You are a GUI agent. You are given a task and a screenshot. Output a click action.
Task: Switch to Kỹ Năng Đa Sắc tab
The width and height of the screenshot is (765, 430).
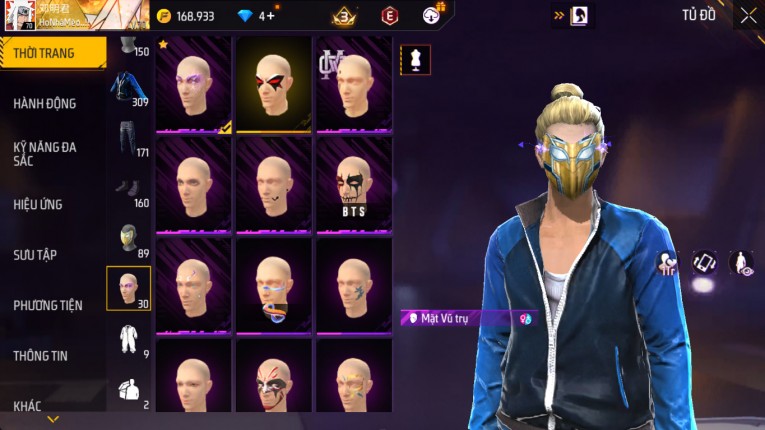pos(45,153)
